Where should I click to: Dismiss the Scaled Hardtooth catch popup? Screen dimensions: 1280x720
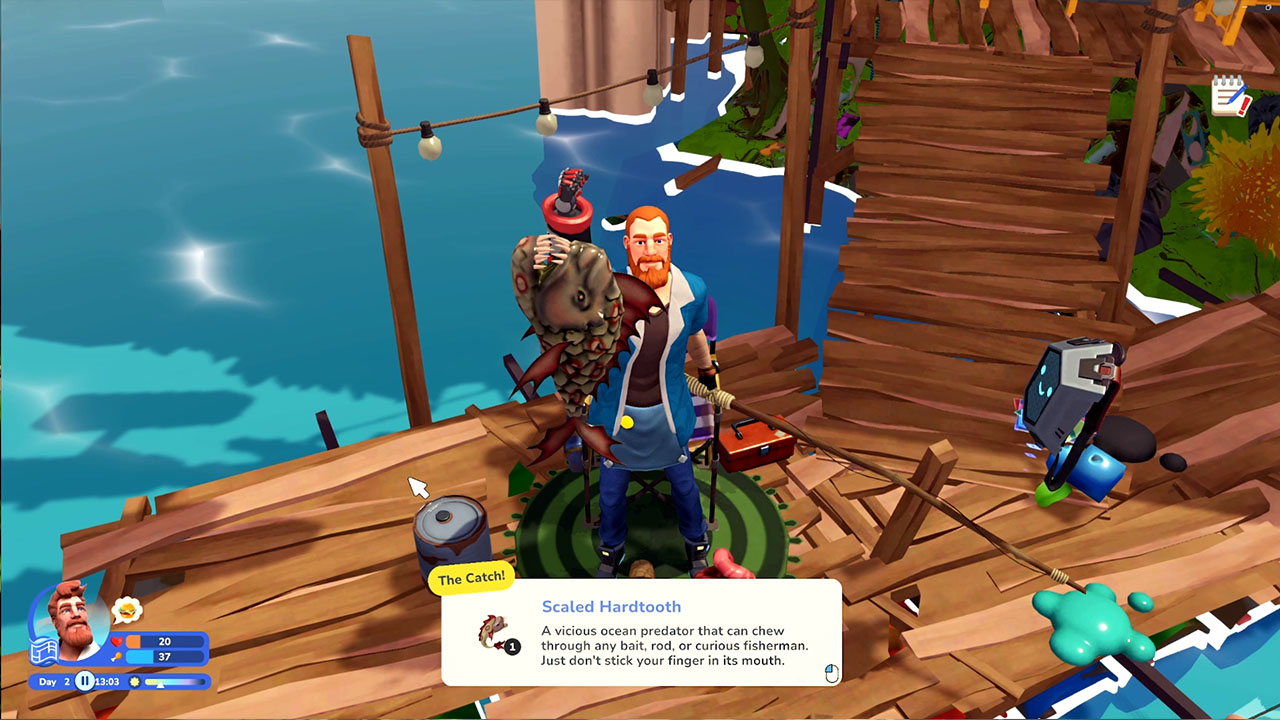click(831, 673)
